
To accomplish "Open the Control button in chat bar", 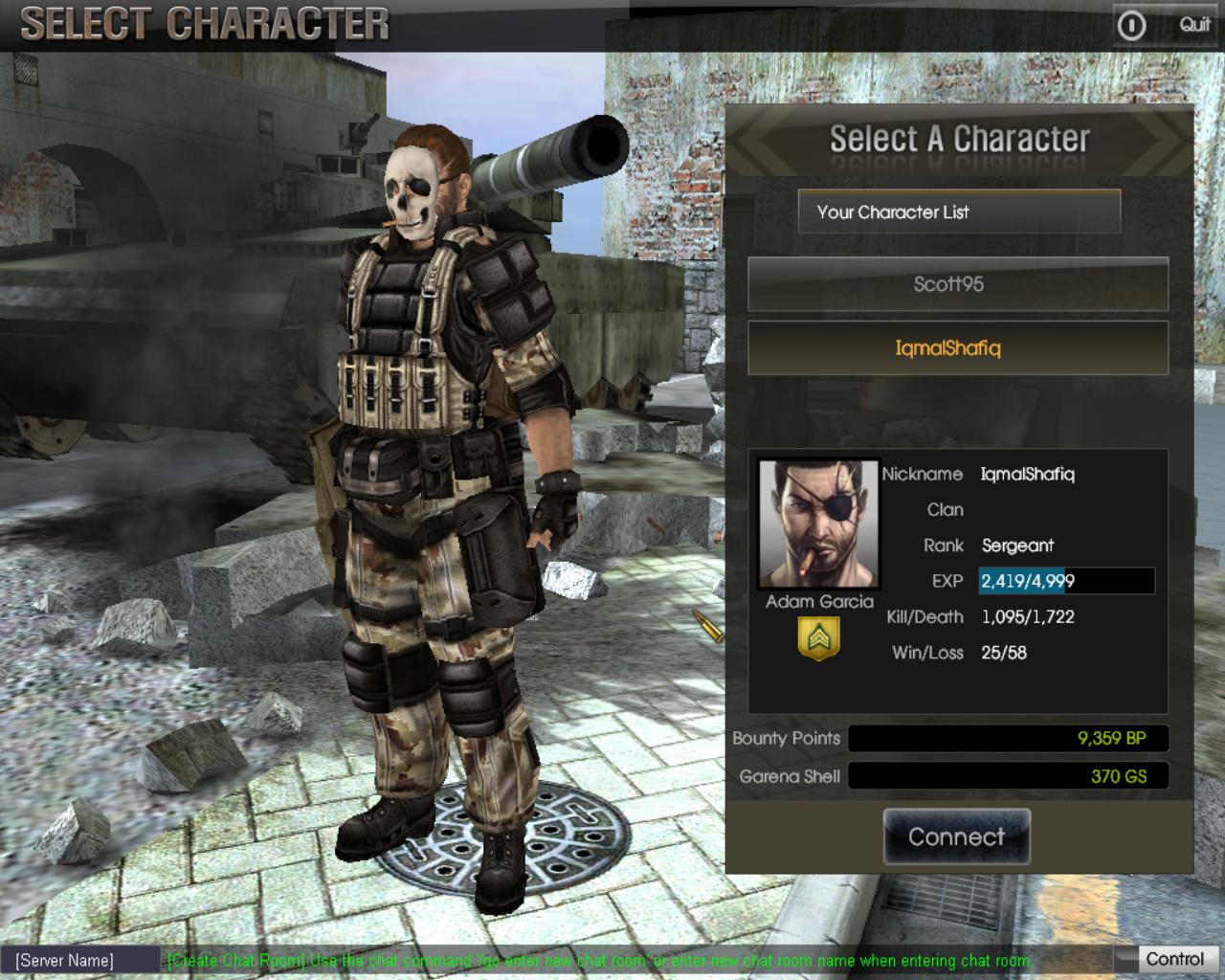I will point(1173,959).
